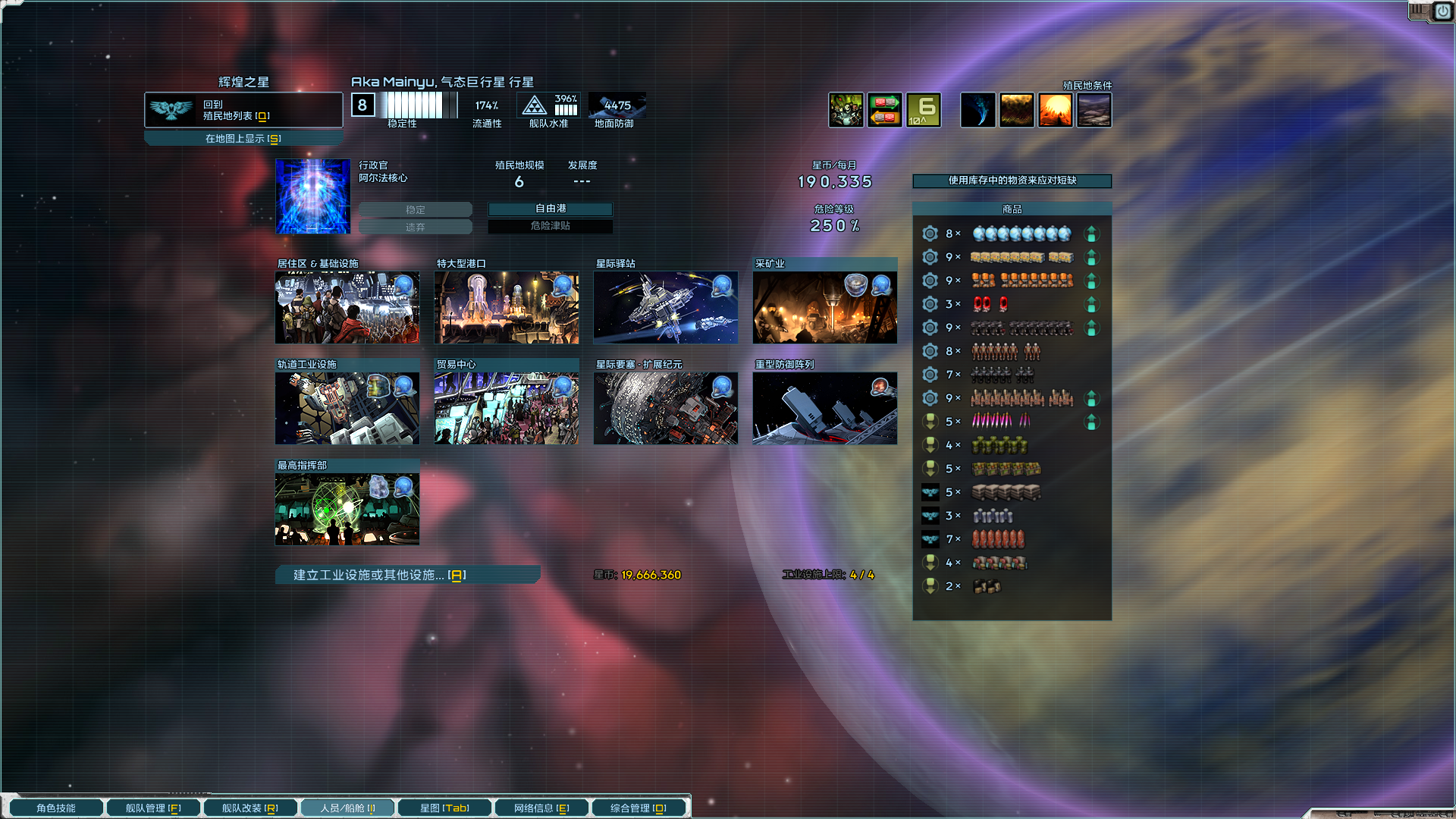The width and height of the screenshot is (1456, 819).
Task: Toggle 使用库存中的物资来应对短缺
Action: tap(1012, 181)
